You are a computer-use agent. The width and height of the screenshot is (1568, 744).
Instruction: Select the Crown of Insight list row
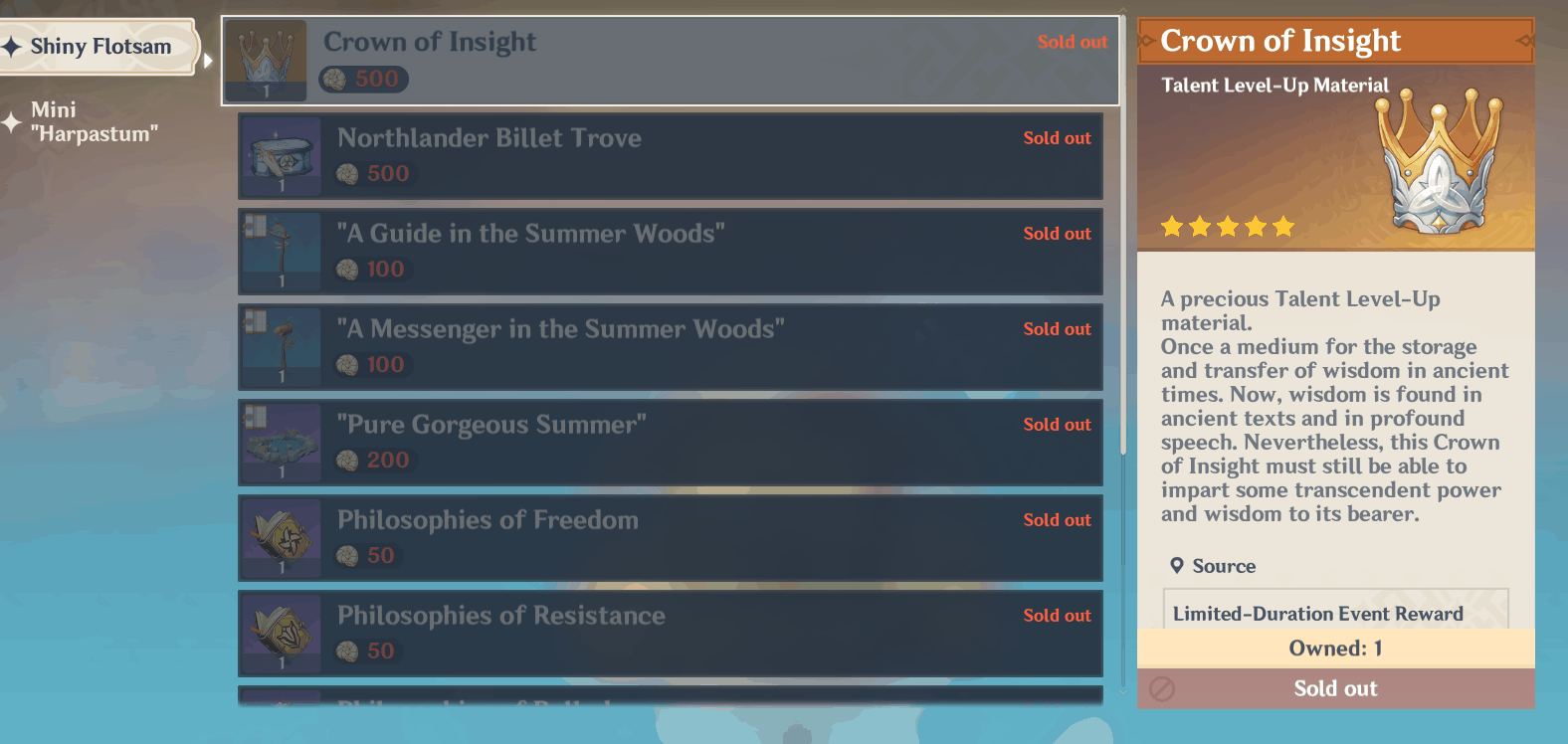click(671, 60)
